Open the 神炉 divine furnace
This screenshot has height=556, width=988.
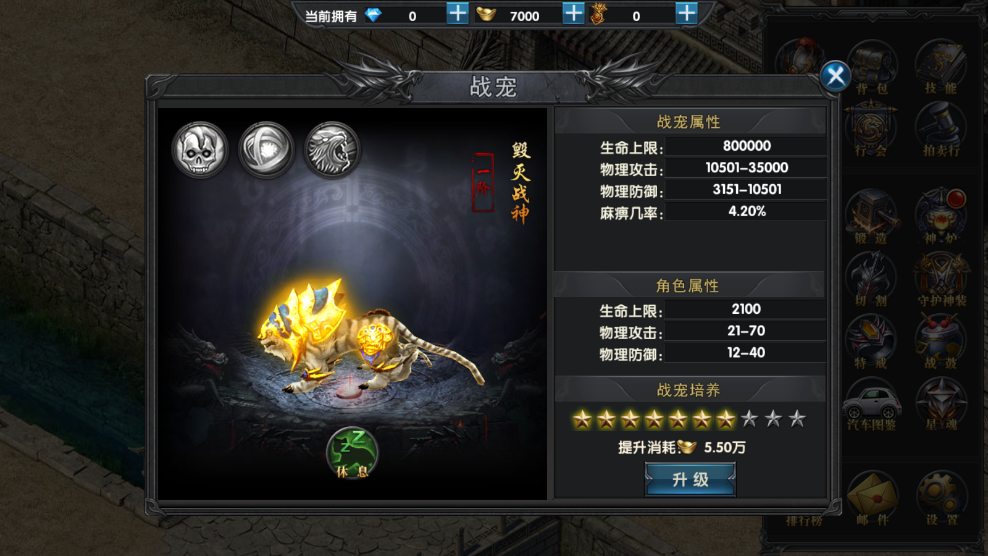pos(939,213)
